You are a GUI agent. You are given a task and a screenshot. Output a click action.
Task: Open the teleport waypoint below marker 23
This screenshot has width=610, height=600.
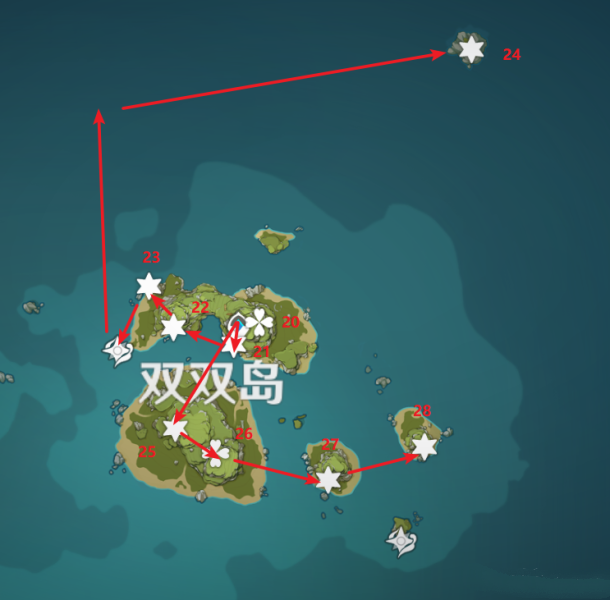[x=119, y=351]
